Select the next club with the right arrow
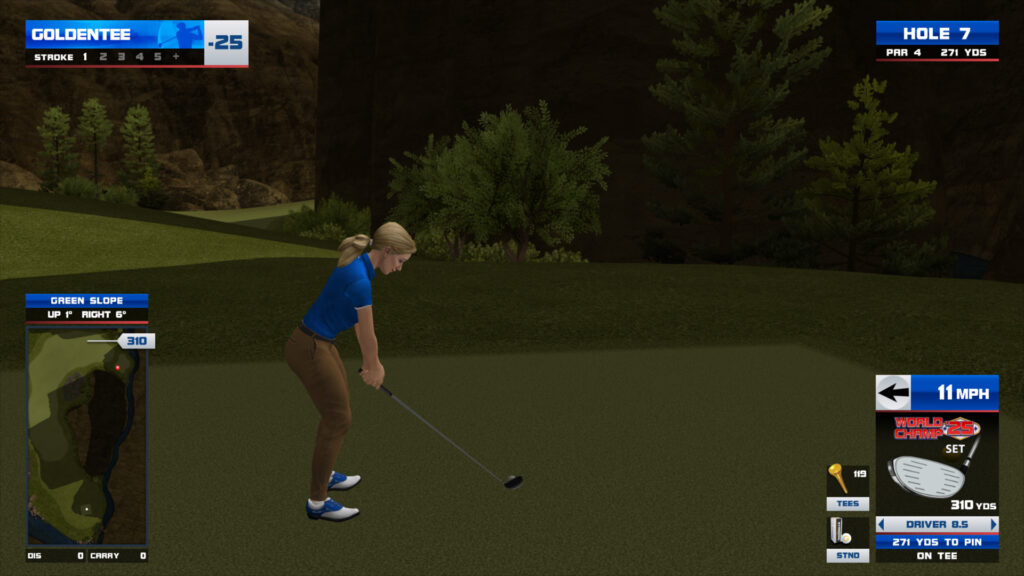 pyautogui.click(x=993, y=524)
